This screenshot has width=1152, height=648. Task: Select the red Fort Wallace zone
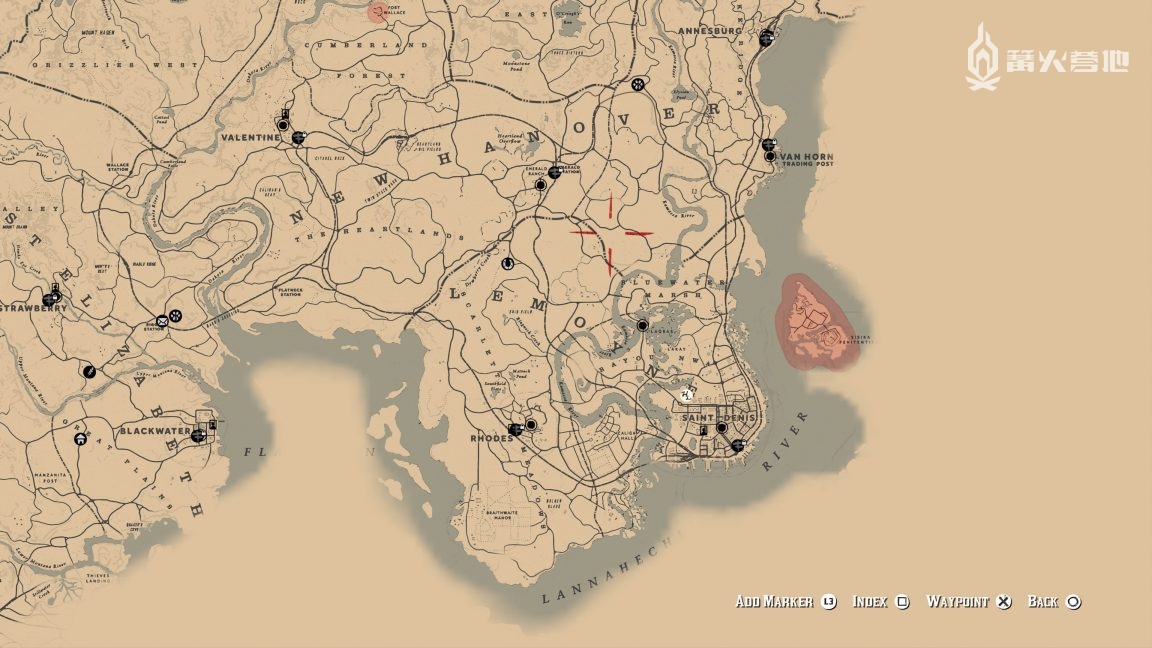377,12
